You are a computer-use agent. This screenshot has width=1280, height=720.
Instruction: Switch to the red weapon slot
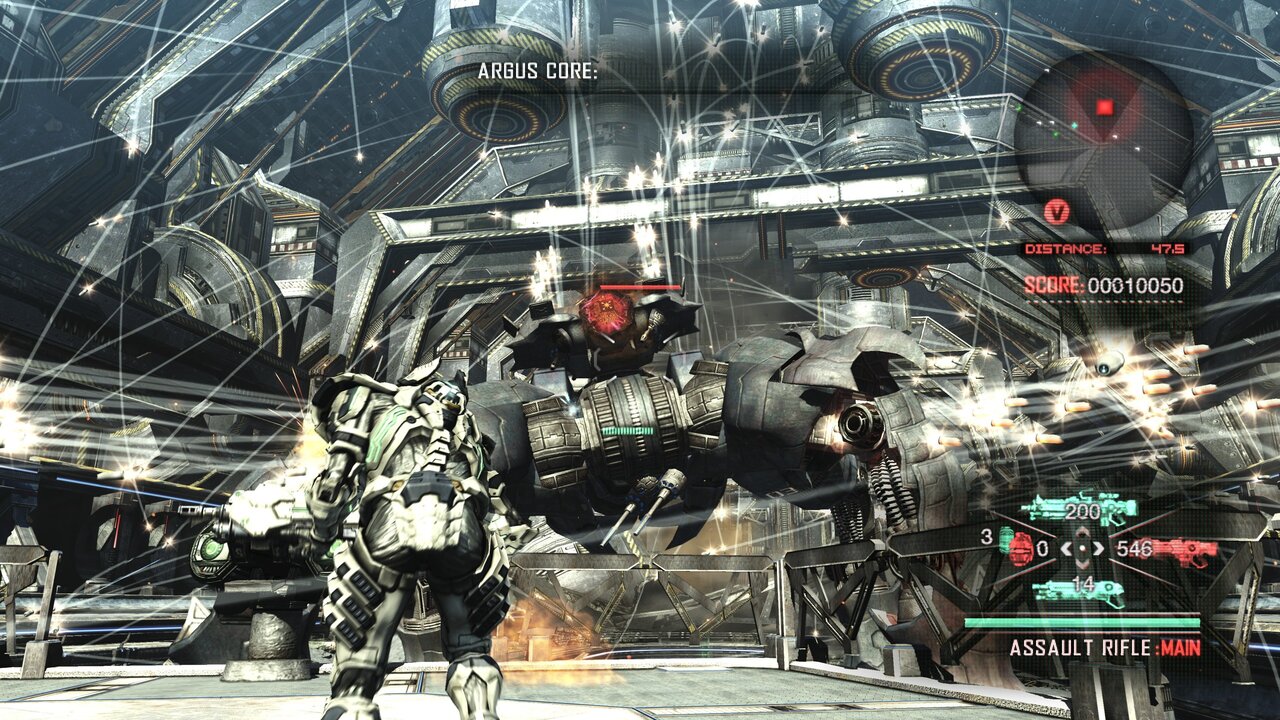[1184, 549]
